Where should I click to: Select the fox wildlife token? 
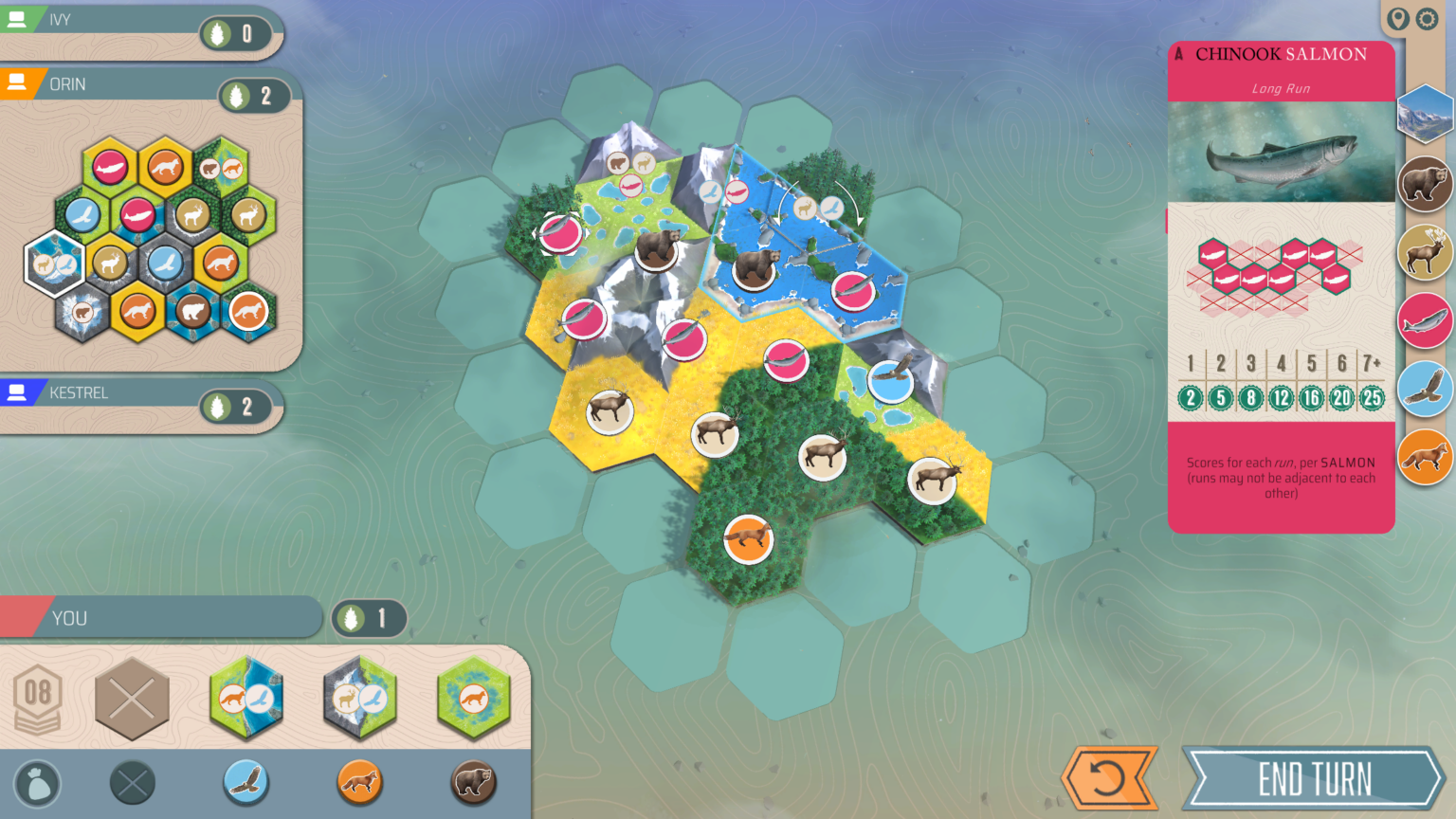click(360, 784)
